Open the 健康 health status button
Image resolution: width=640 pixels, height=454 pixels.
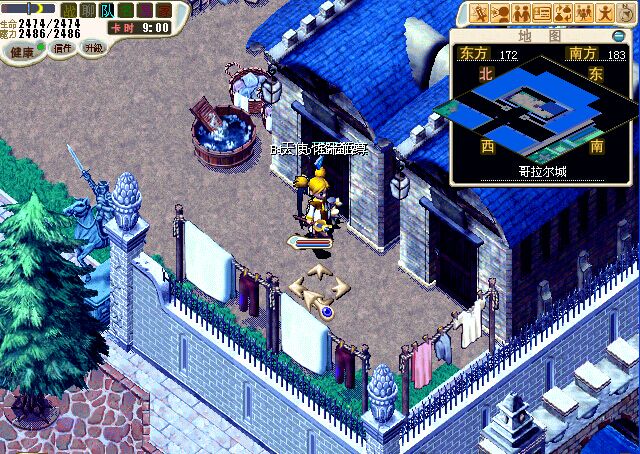click(x=22, y=51)
